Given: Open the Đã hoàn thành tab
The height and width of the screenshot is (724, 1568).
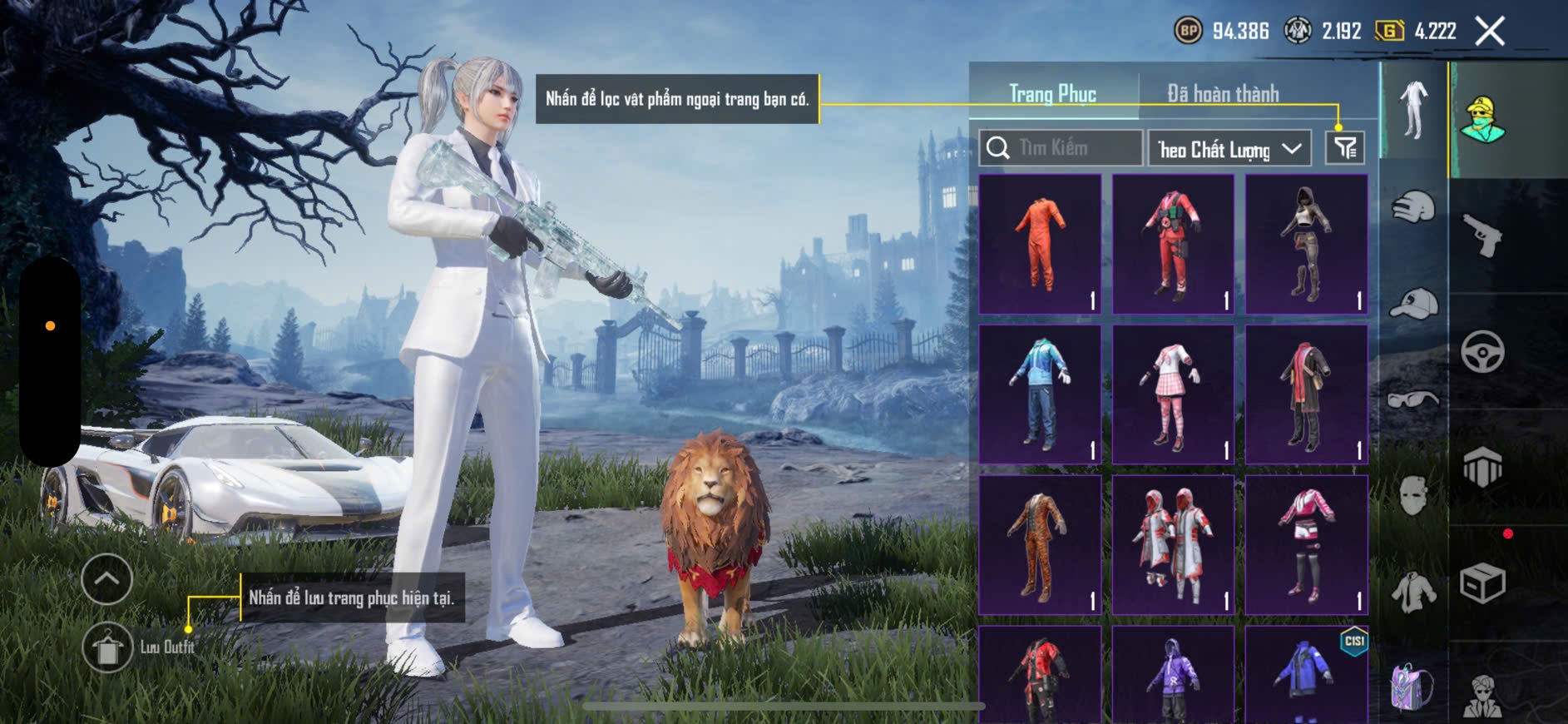Looking at the screenshot, I should coord(1222,93).
